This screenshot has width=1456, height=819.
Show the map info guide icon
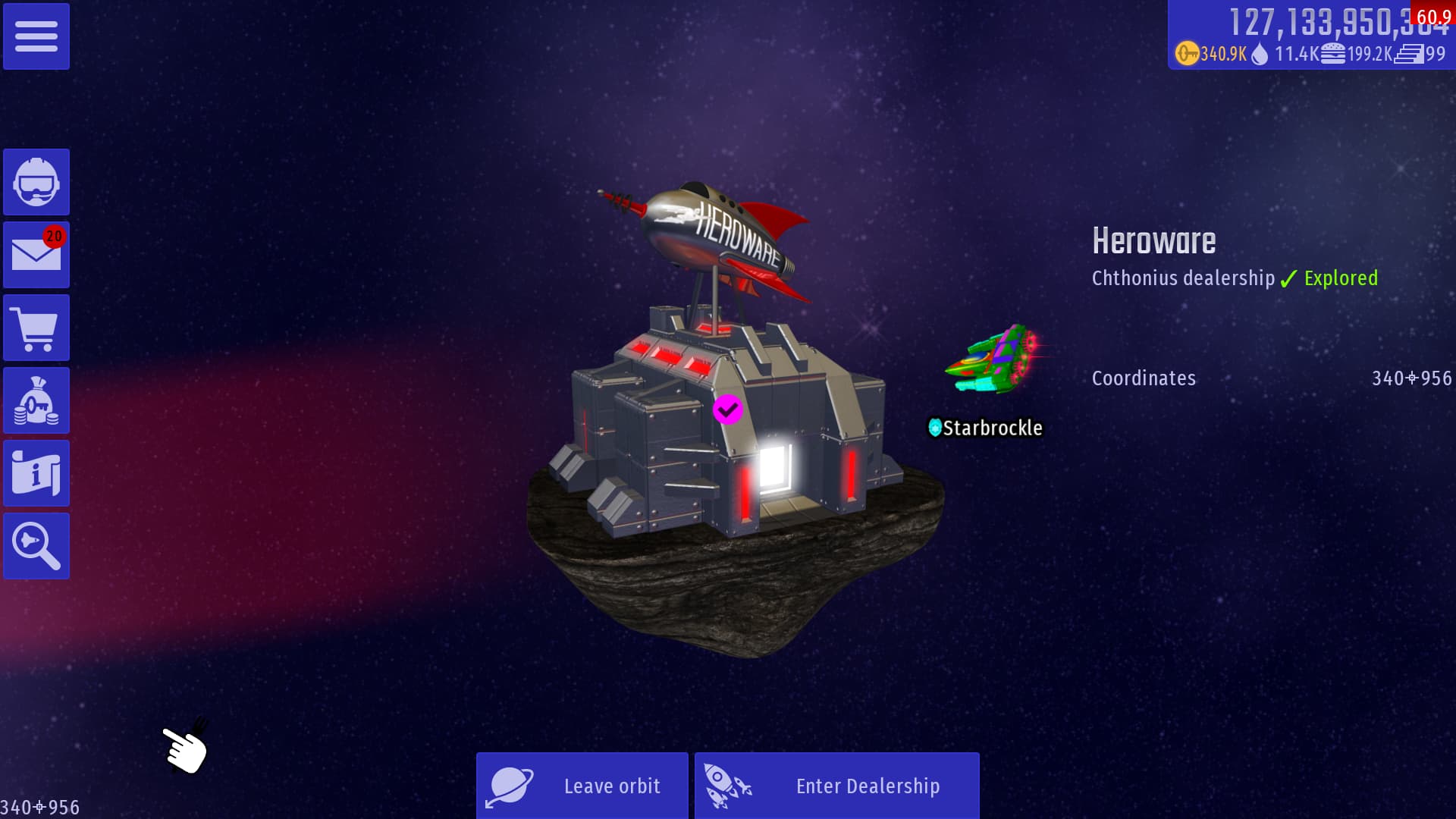pos(36,473)
